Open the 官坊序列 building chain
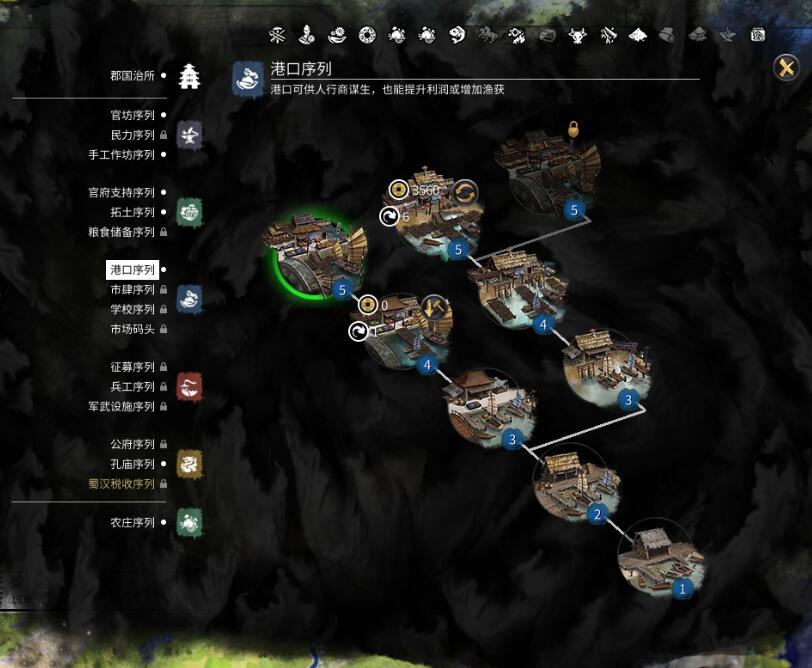The height and width of the screenshot is (668, 812). 132,116
